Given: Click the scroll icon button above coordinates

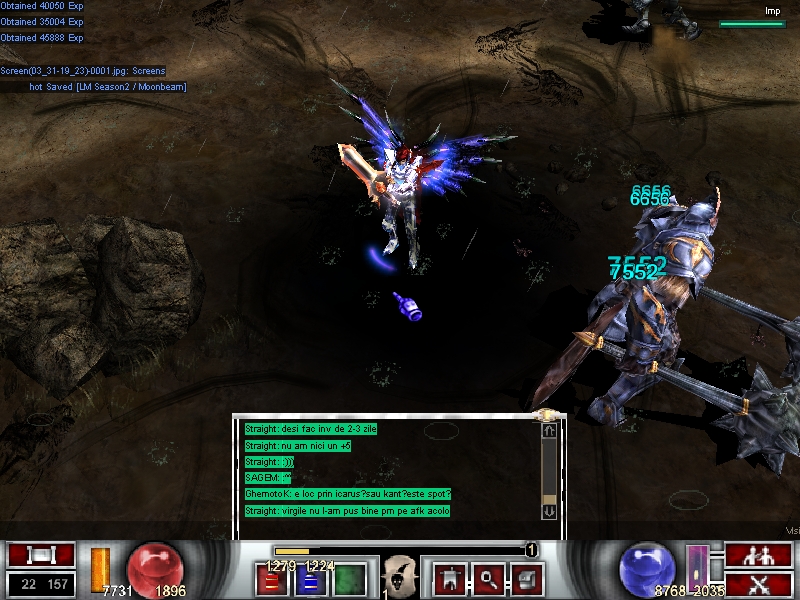Looking at the screenshot, I should 41,555.
